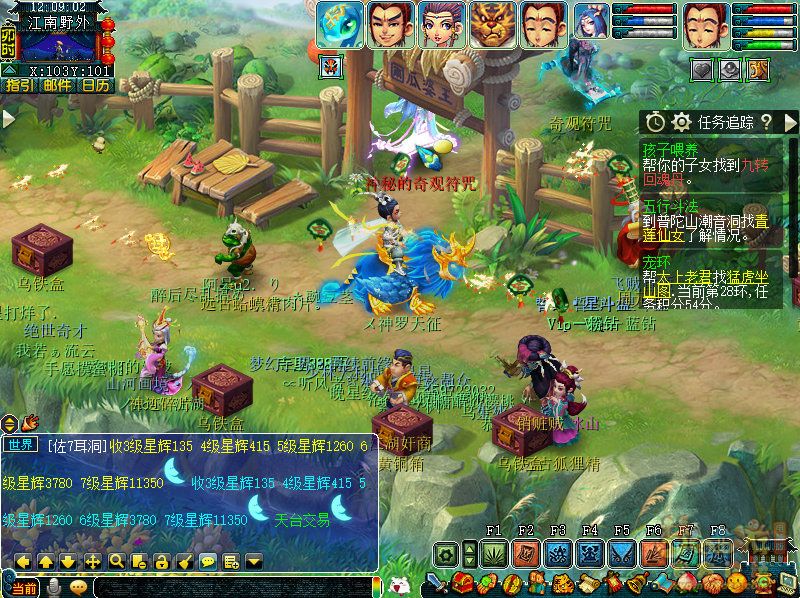Clear chat with the broom button
The height and width of the screenshot is (598, 800).
click(184, 561)
